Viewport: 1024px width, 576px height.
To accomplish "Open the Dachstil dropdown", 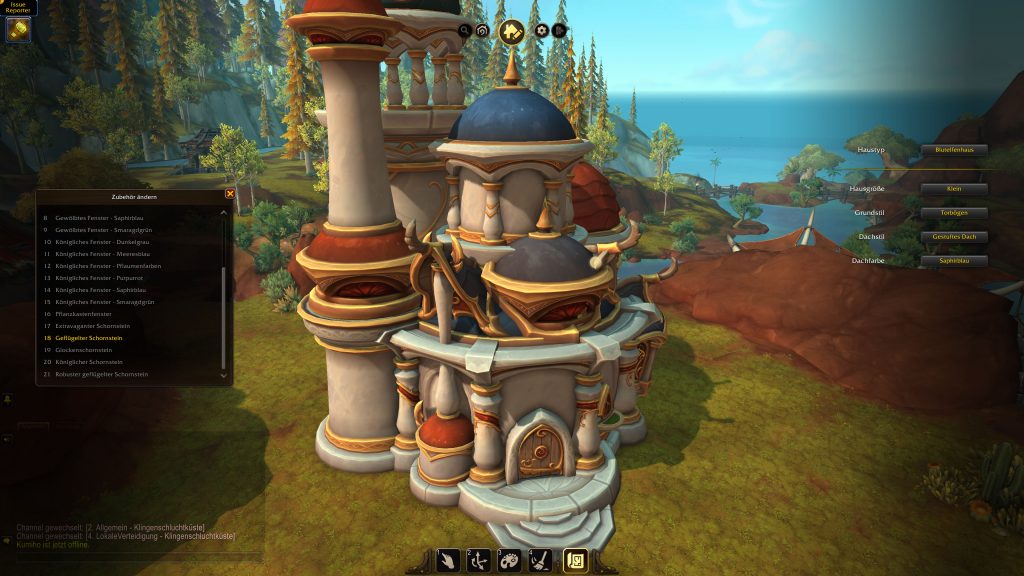I will point(954,237).
